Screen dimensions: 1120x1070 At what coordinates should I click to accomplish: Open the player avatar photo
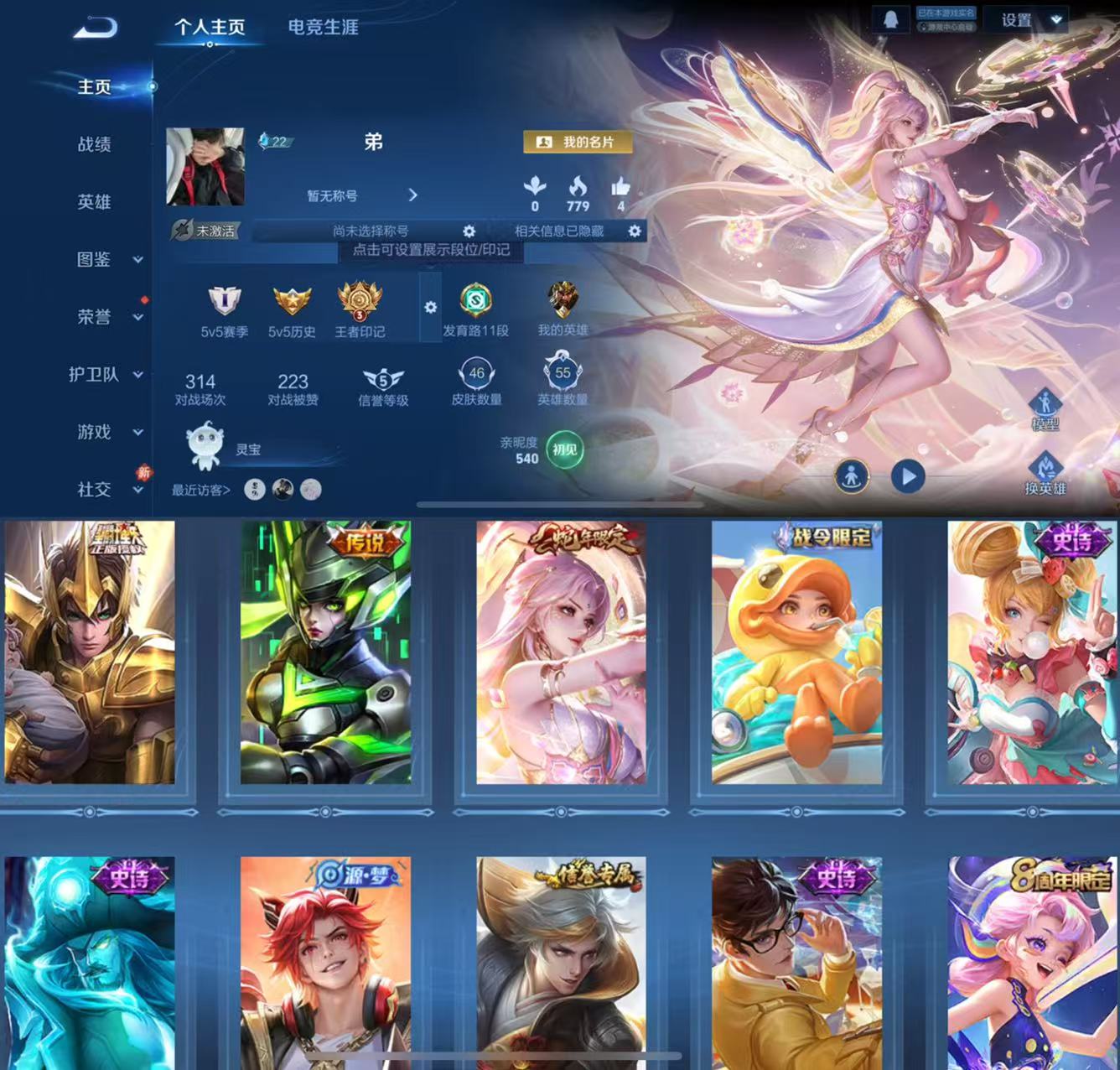(205, 167)
